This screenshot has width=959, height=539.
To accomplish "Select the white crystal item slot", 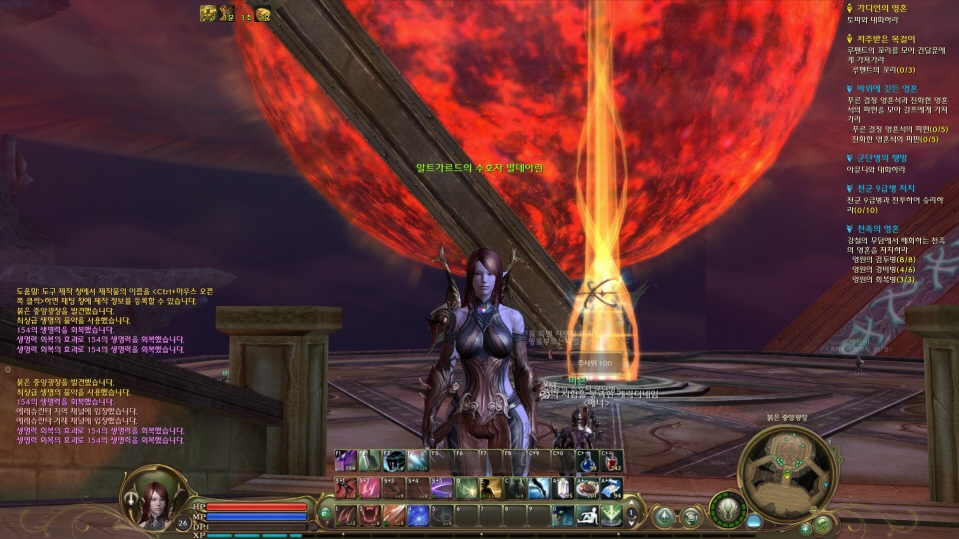I will (x=562, y=487).
